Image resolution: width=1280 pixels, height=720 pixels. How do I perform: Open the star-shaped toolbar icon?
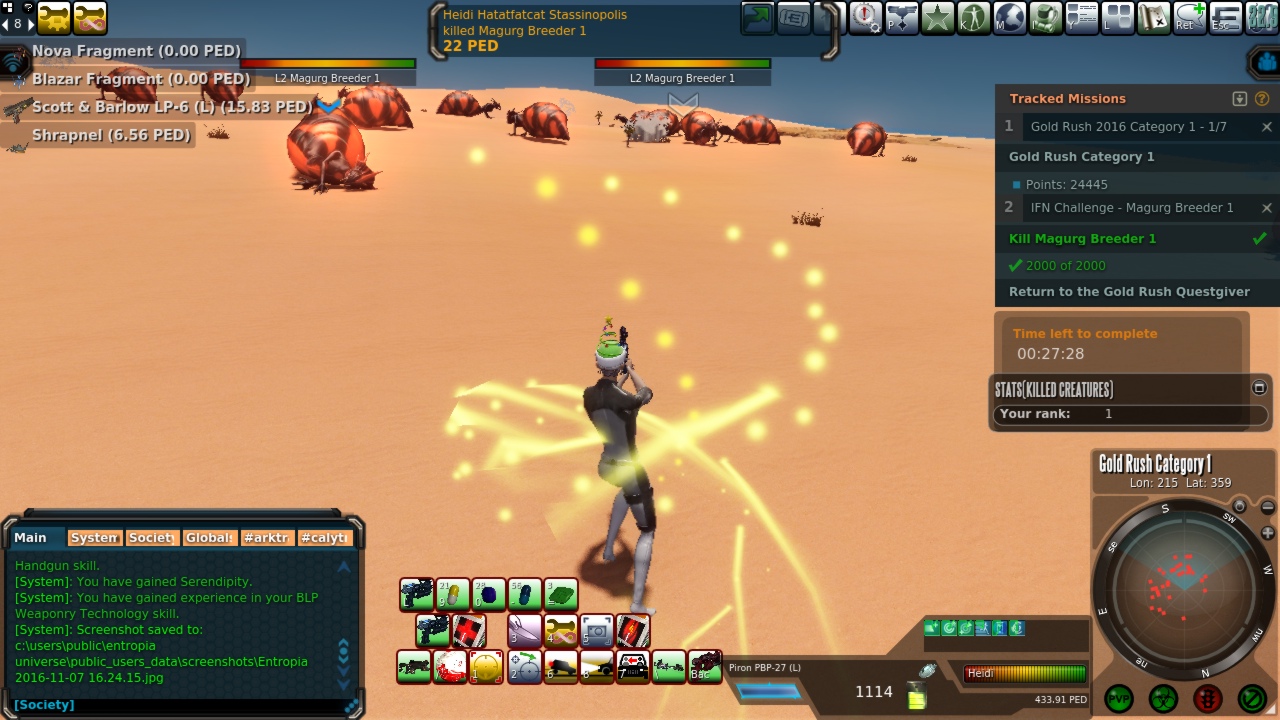(937, 17)
